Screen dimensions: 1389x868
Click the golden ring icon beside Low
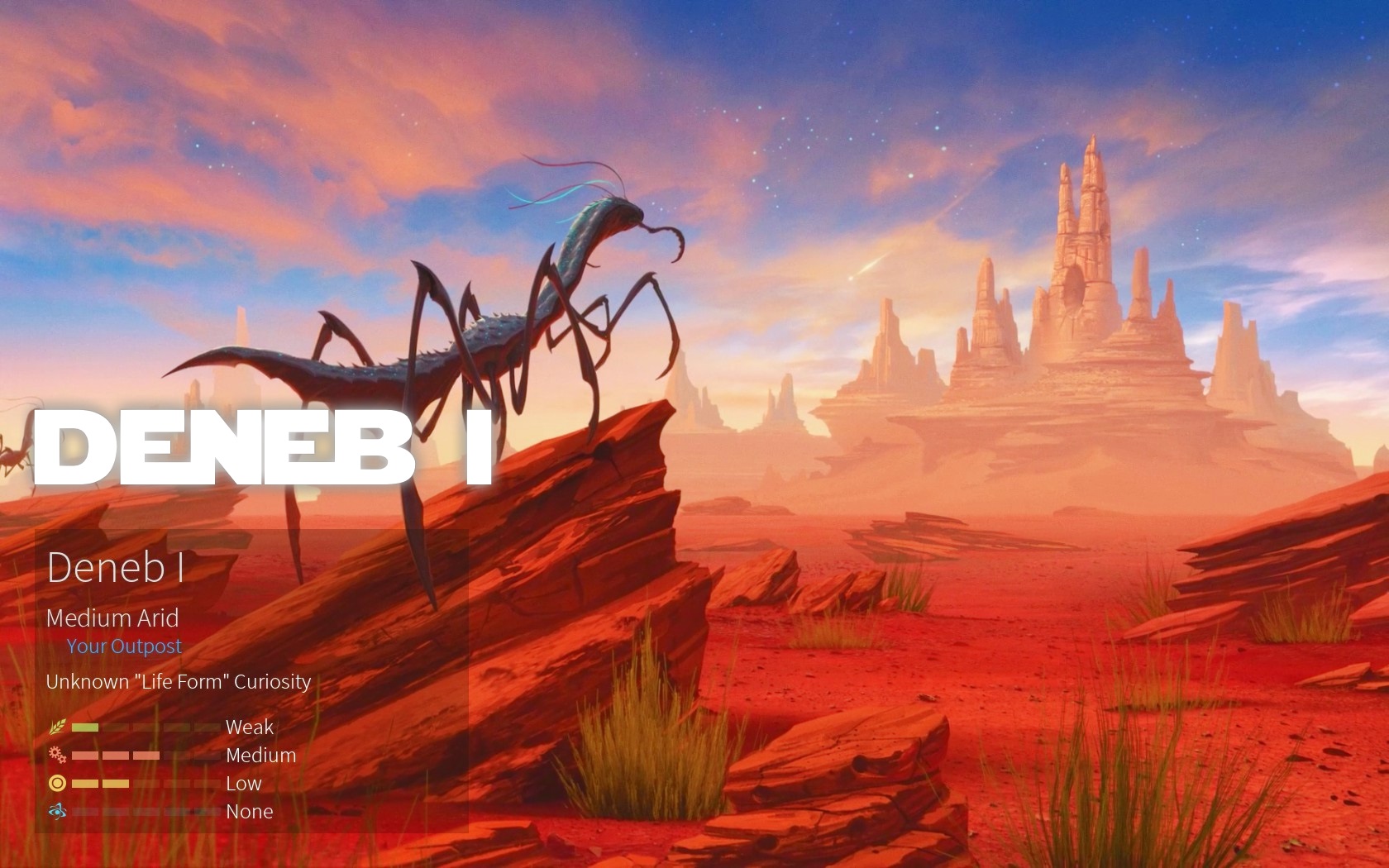57,784
